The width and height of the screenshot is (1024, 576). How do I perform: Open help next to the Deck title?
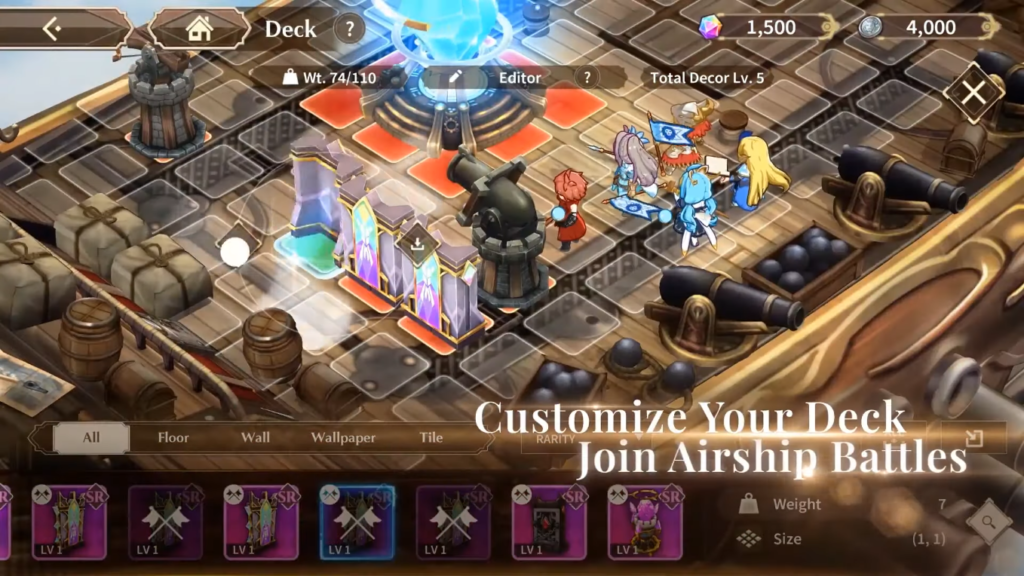[349, 29]
